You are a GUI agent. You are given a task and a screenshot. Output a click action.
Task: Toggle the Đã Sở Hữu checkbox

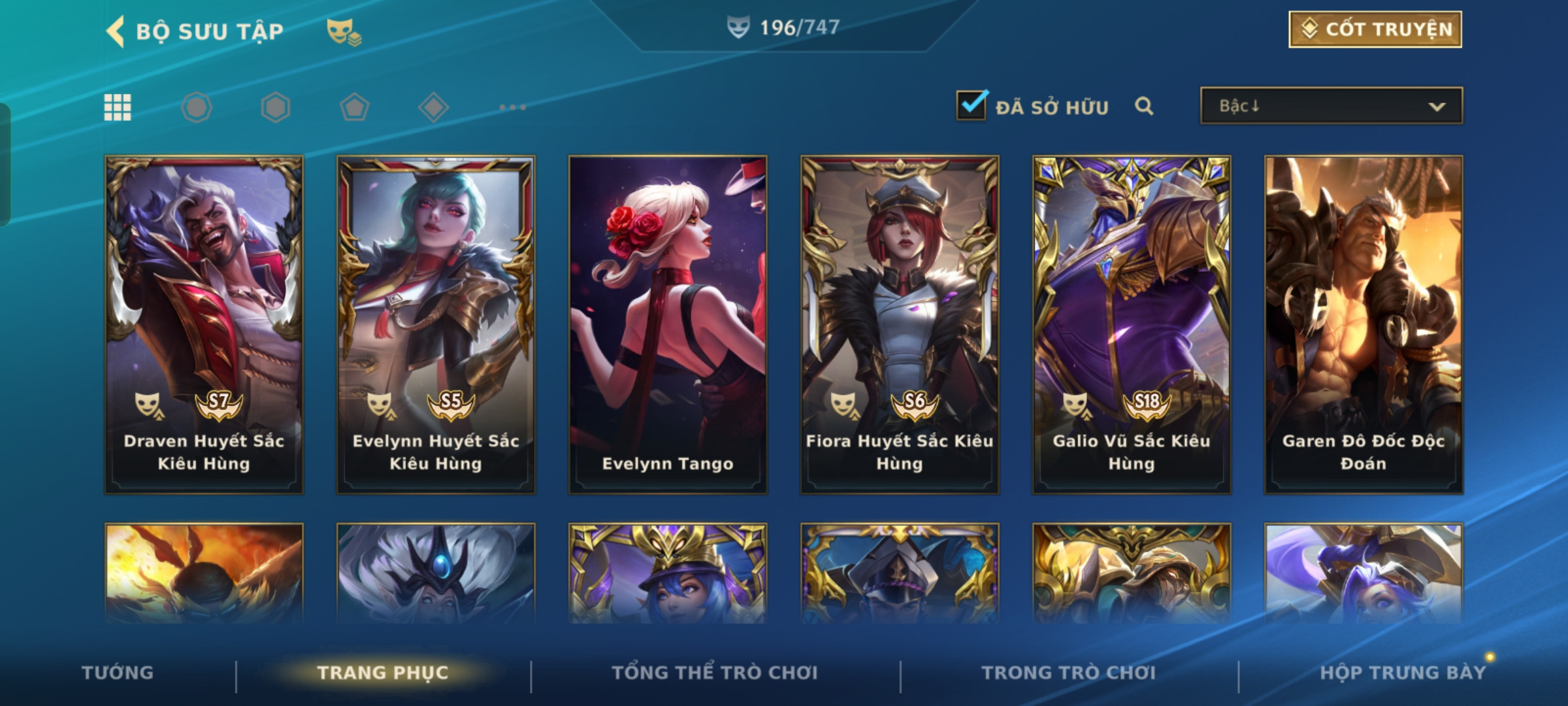(971, 106)
